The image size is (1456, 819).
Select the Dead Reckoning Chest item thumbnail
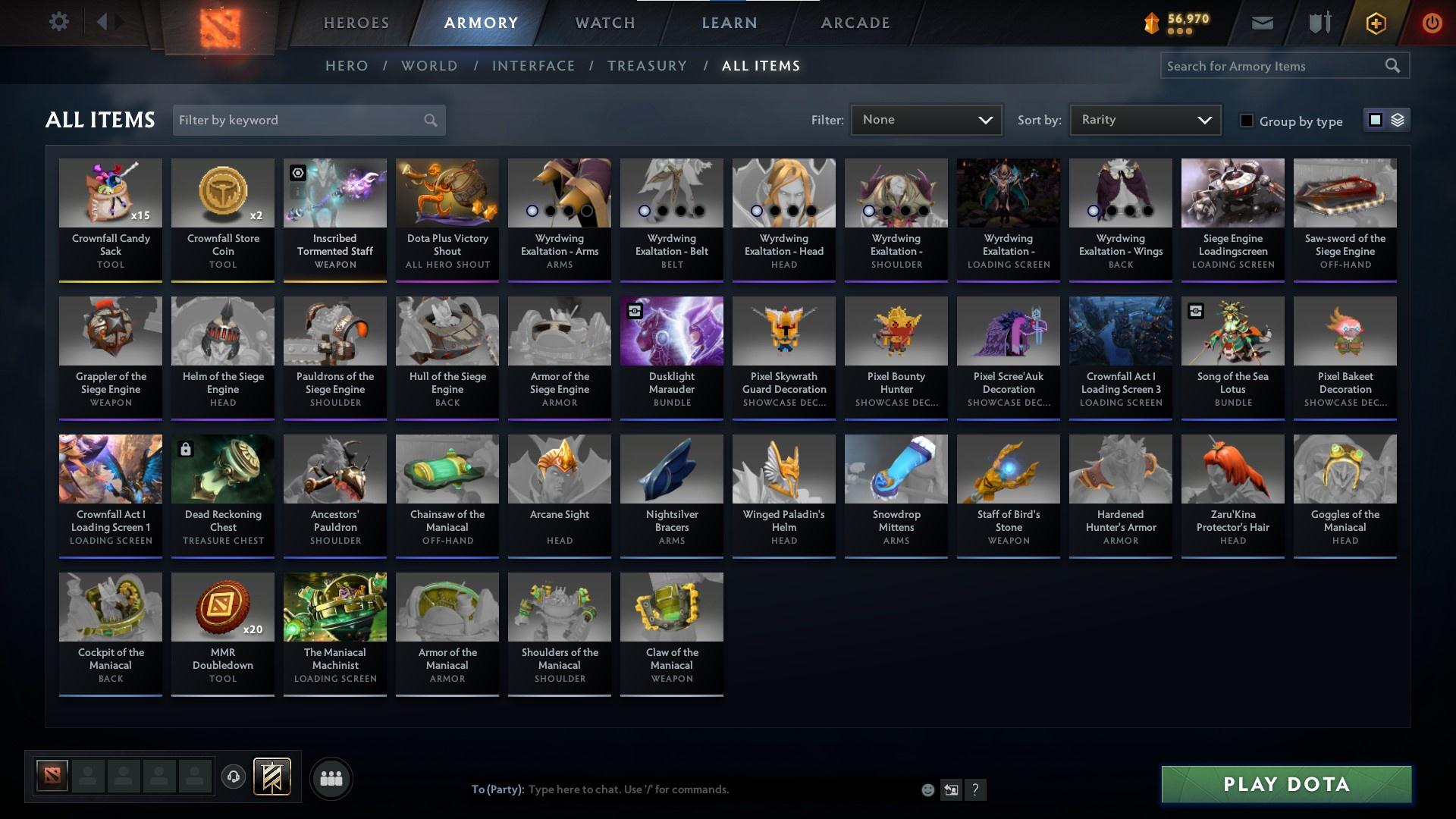(x=222, y=469)
